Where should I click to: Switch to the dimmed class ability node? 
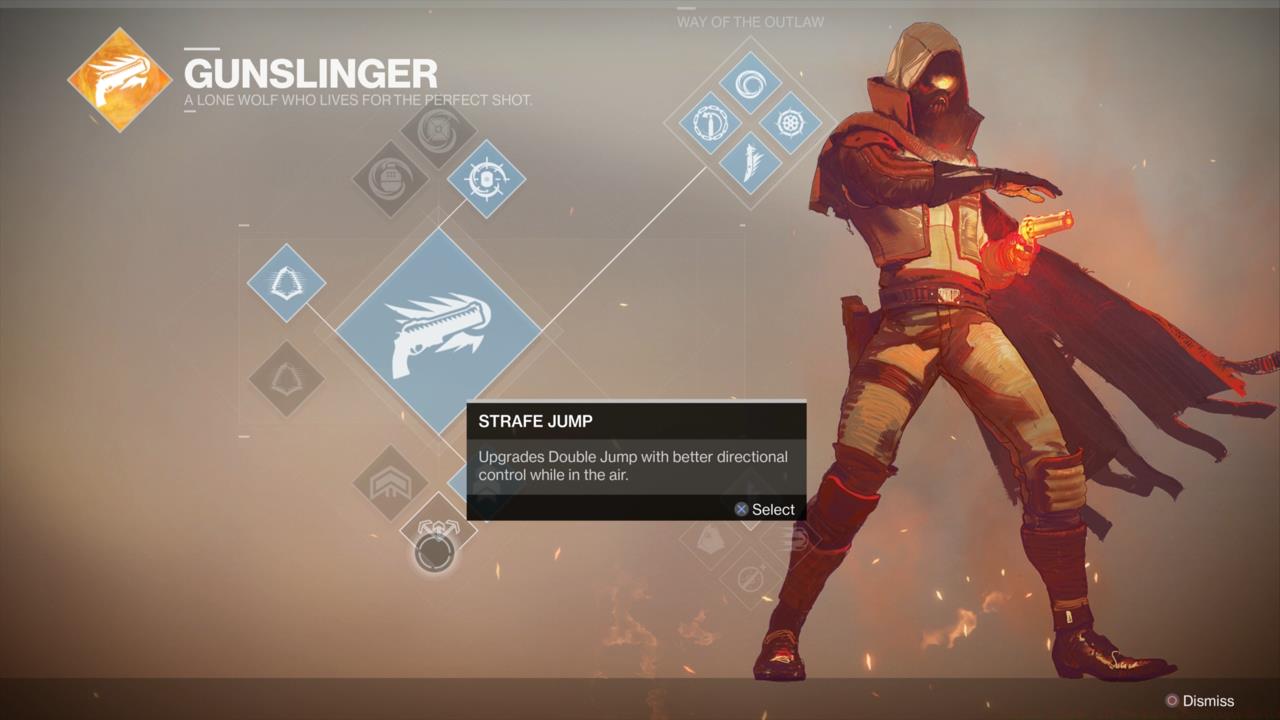(x=286, y=379)
